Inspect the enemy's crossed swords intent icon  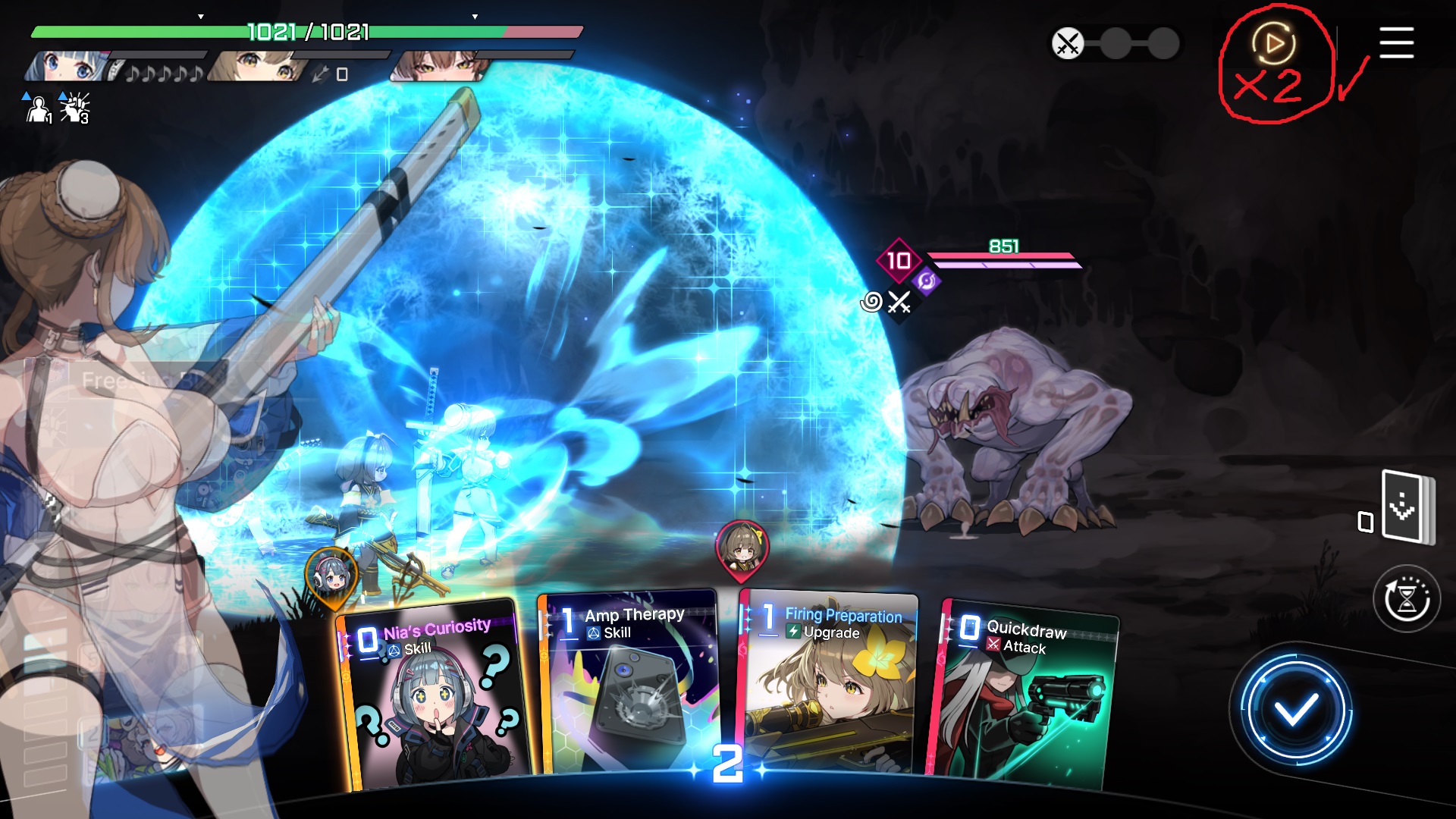coord(899,303)
